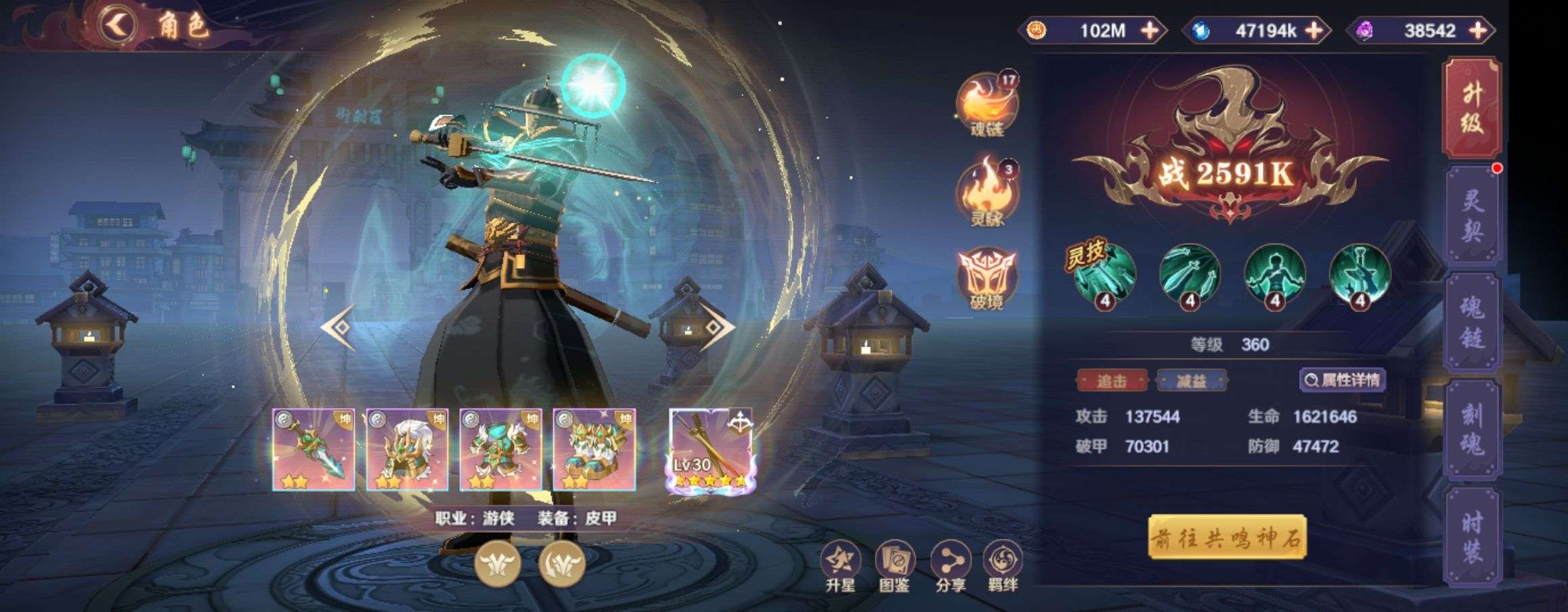Switch to the 魂链 side tab
The image size is (1568, 612).
pyautogui.click(x=1472, y=324)
